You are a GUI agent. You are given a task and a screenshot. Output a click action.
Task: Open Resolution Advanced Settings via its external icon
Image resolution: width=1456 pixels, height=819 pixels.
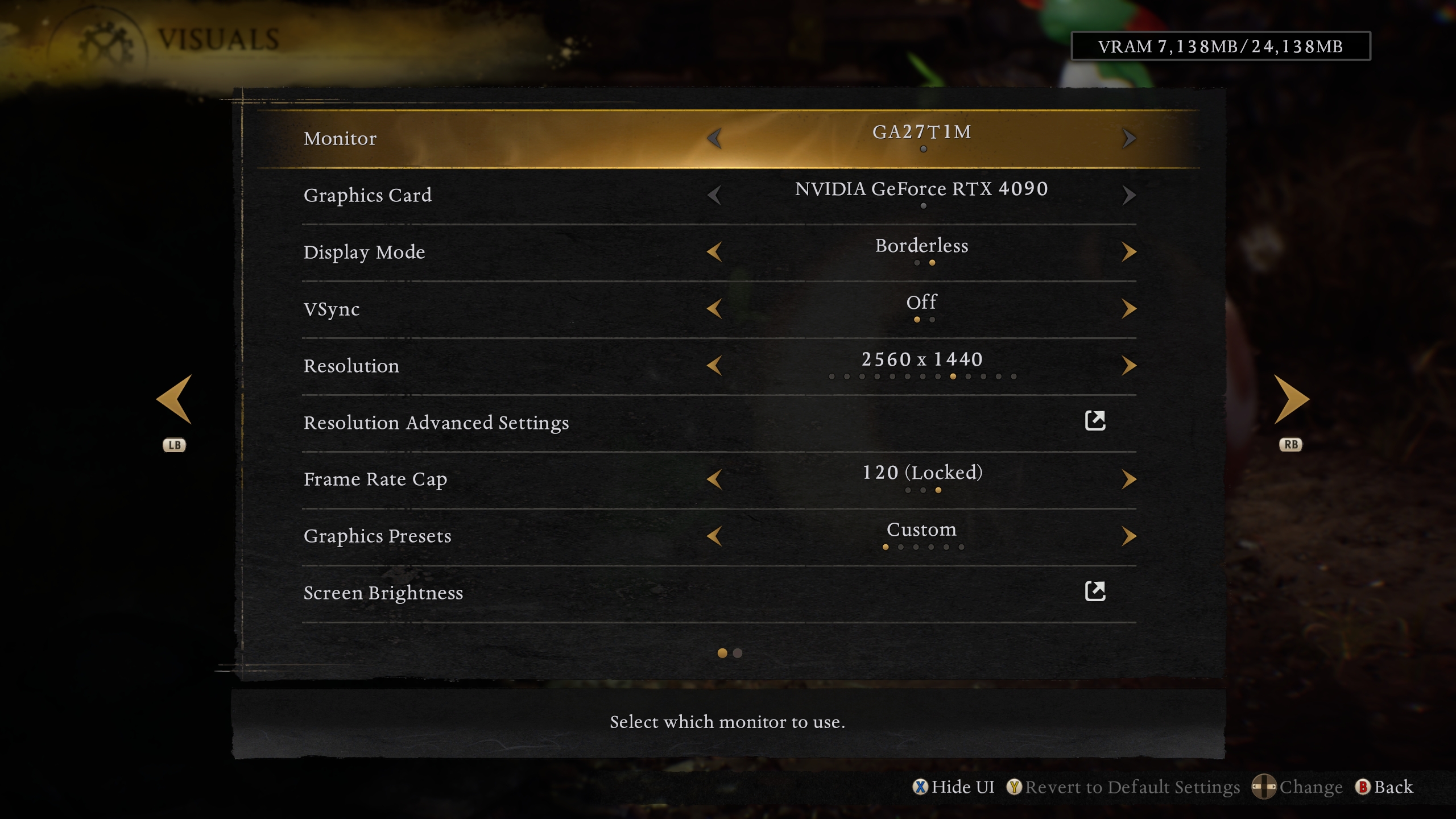[1094, 421]
